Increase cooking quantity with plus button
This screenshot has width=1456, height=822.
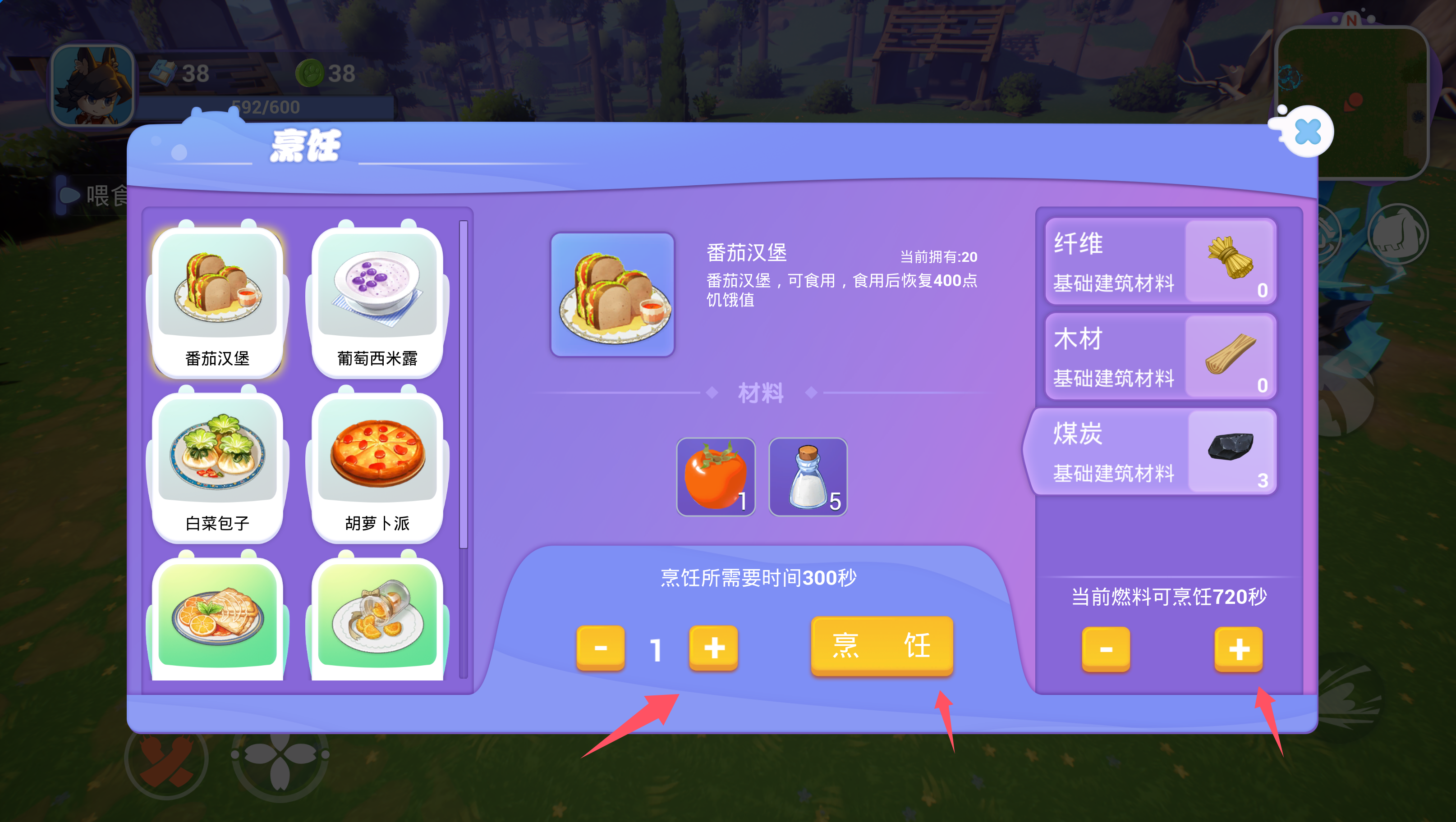[713, 648]
